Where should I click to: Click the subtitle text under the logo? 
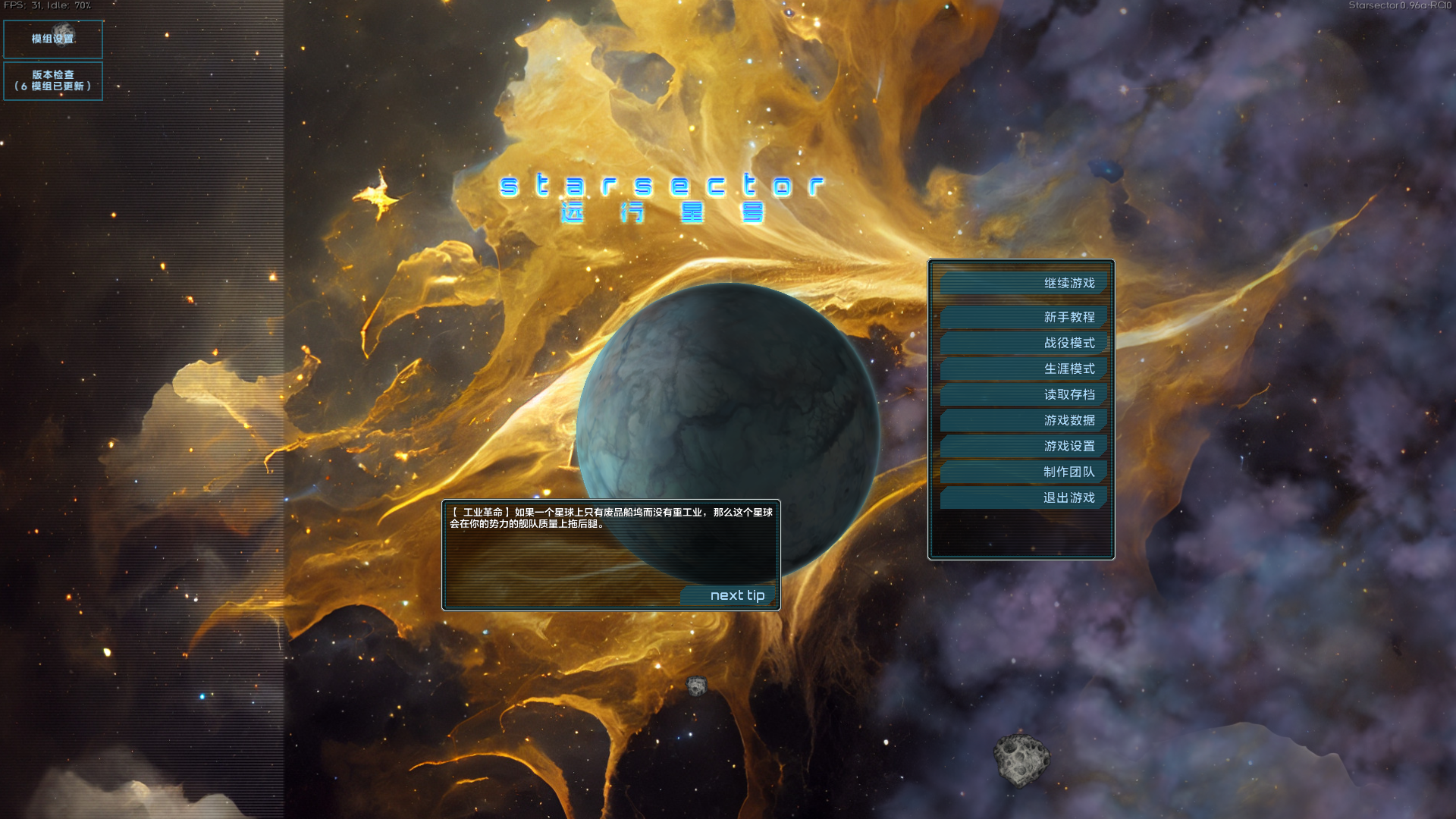tap(665, 215)
